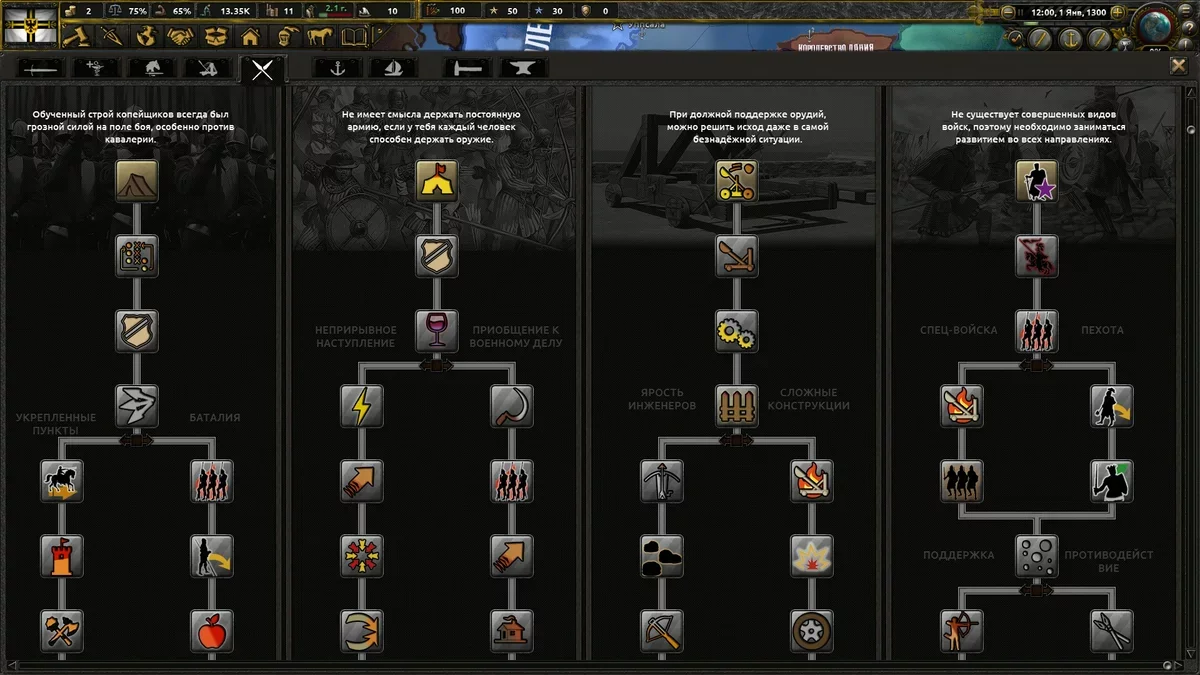Screen dimensions: 1200x675
Task: Pick the red castle tower doctrine
Action: (x=62, y=556)
